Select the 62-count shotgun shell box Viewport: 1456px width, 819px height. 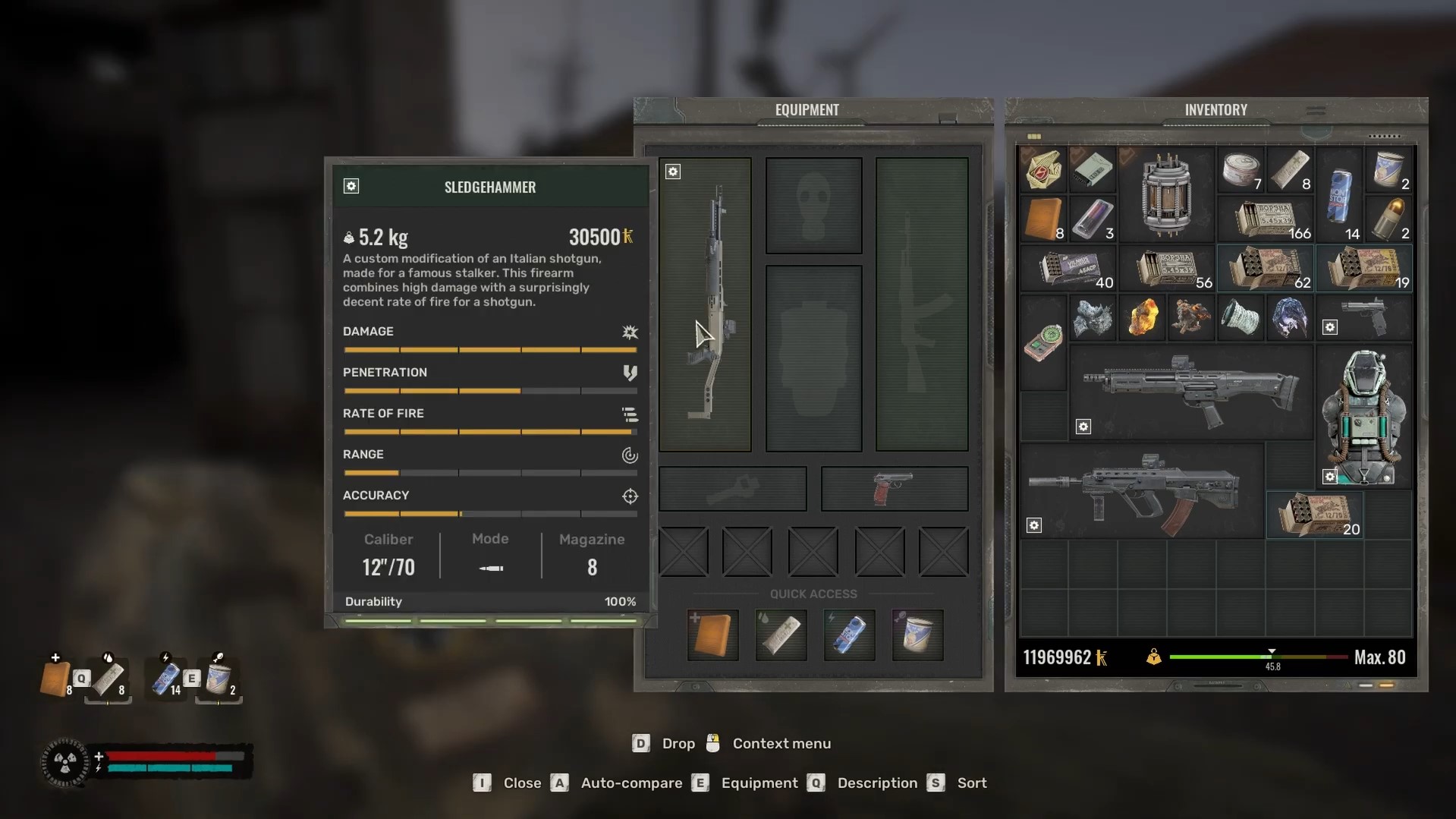point(1266,268)
